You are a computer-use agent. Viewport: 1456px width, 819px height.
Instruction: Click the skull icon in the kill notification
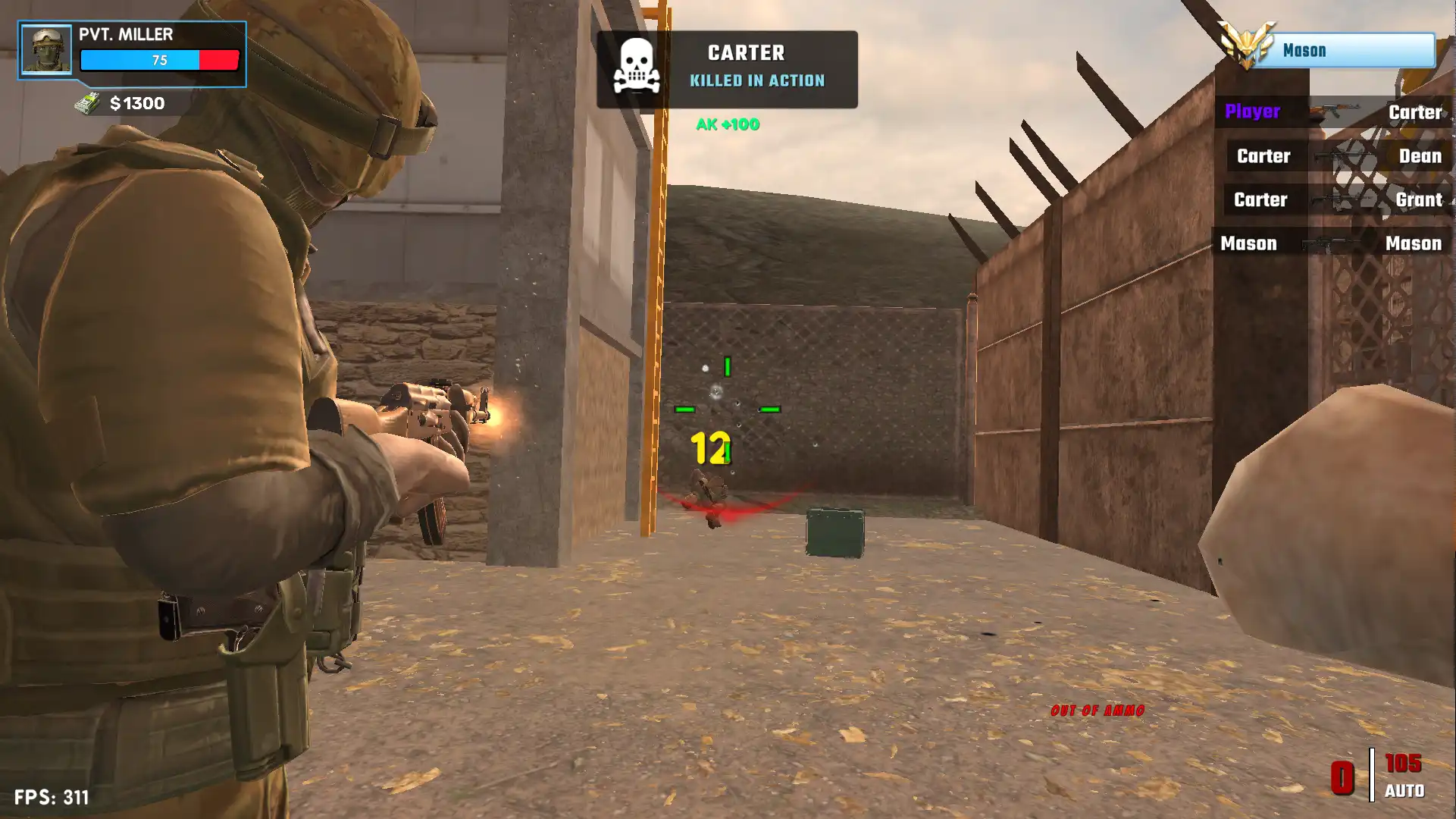pos(636,67)
